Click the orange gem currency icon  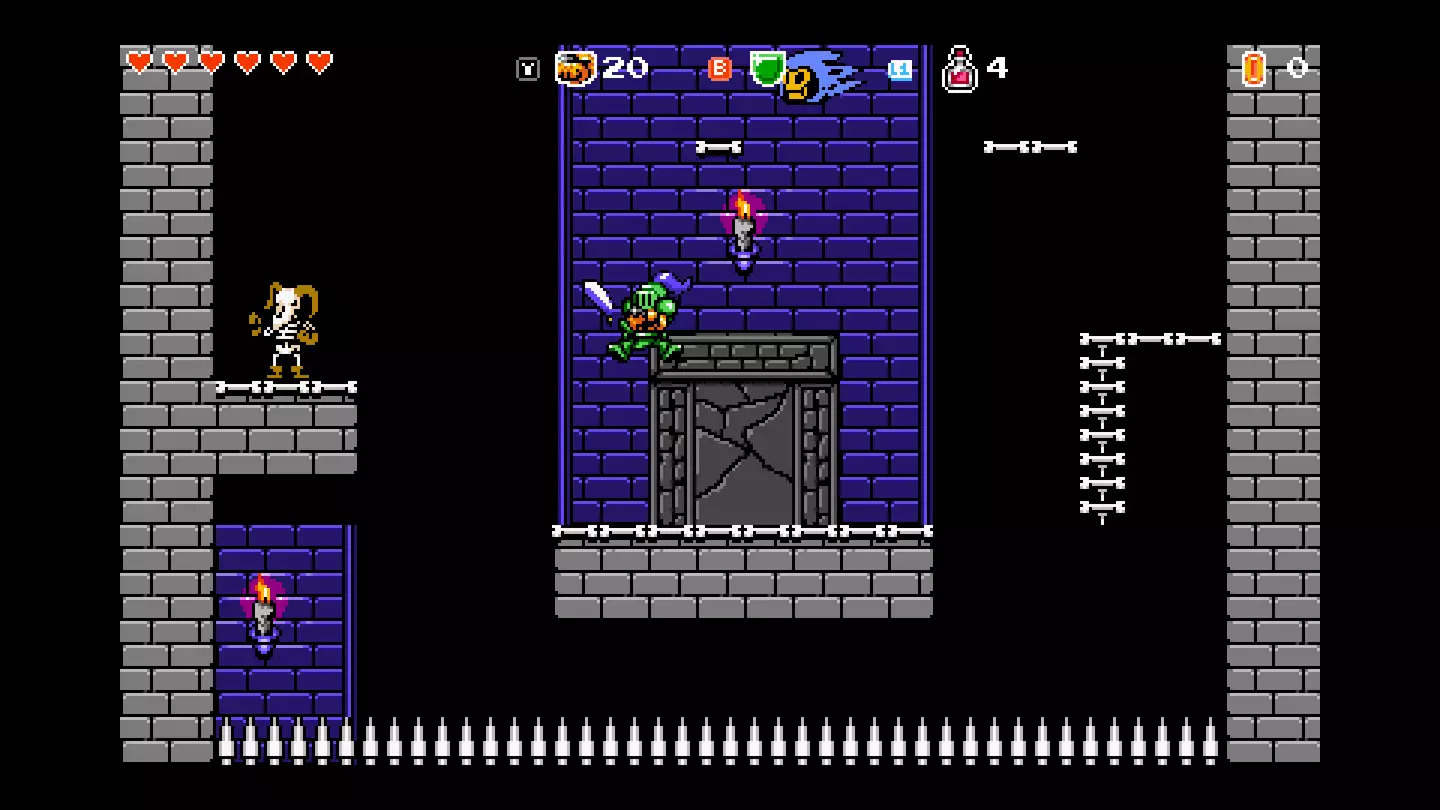point(1253,68)
